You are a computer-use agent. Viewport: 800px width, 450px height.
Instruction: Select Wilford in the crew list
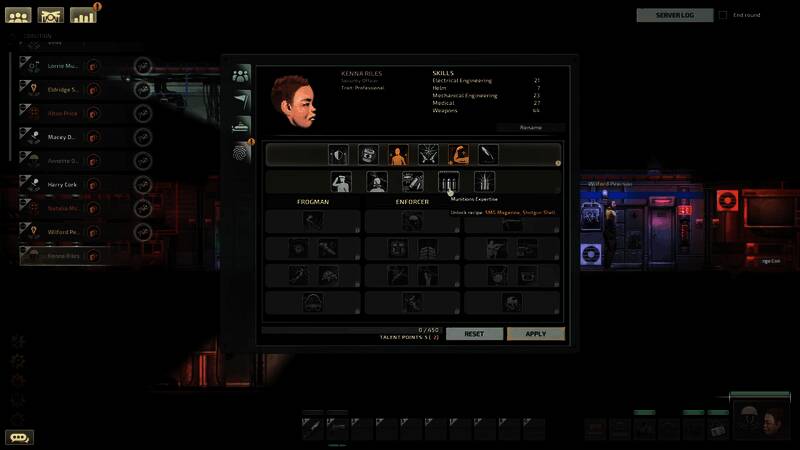[62, 232]
